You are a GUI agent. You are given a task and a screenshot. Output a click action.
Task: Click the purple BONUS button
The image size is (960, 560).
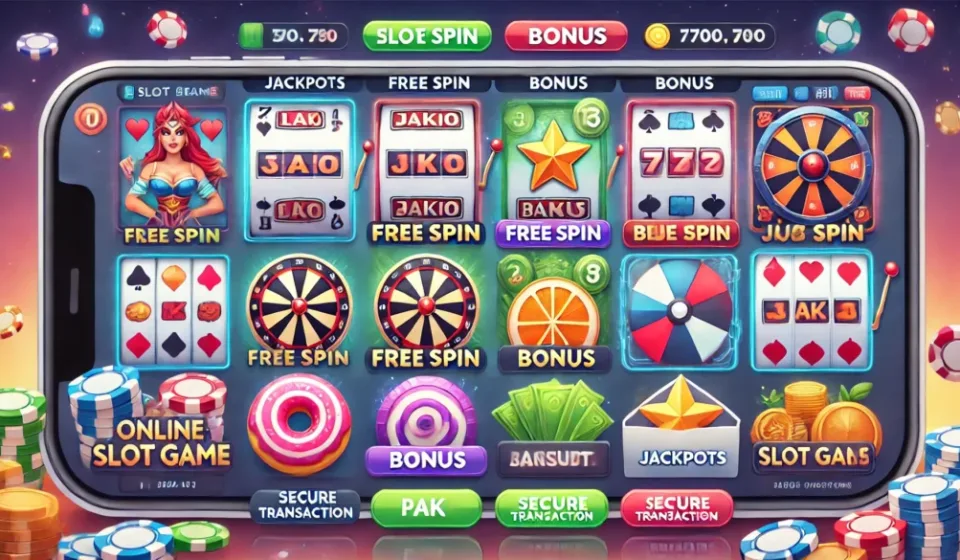pos(426,460)
